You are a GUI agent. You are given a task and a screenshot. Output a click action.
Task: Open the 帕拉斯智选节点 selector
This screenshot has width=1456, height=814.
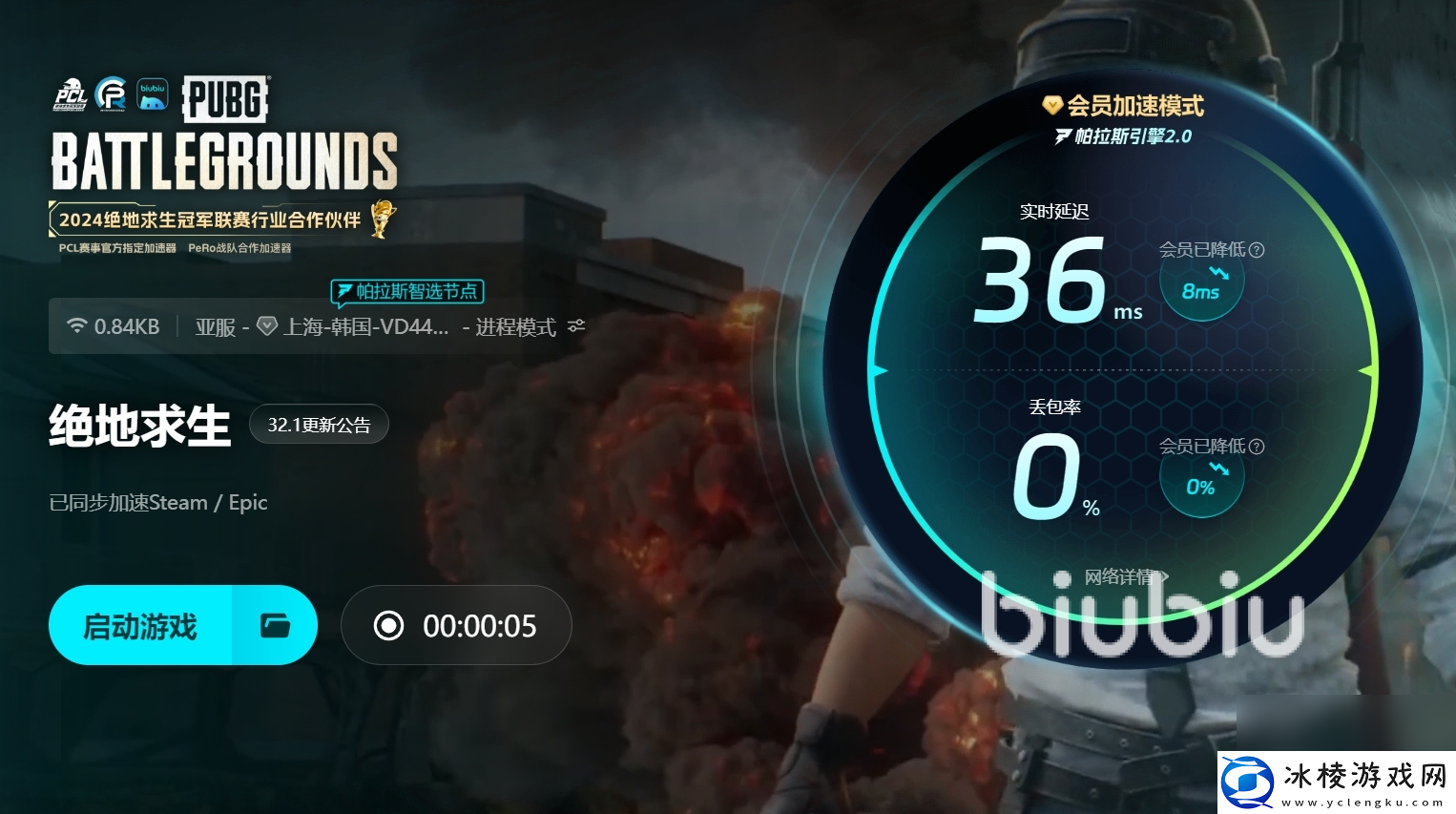click(407, 291)
